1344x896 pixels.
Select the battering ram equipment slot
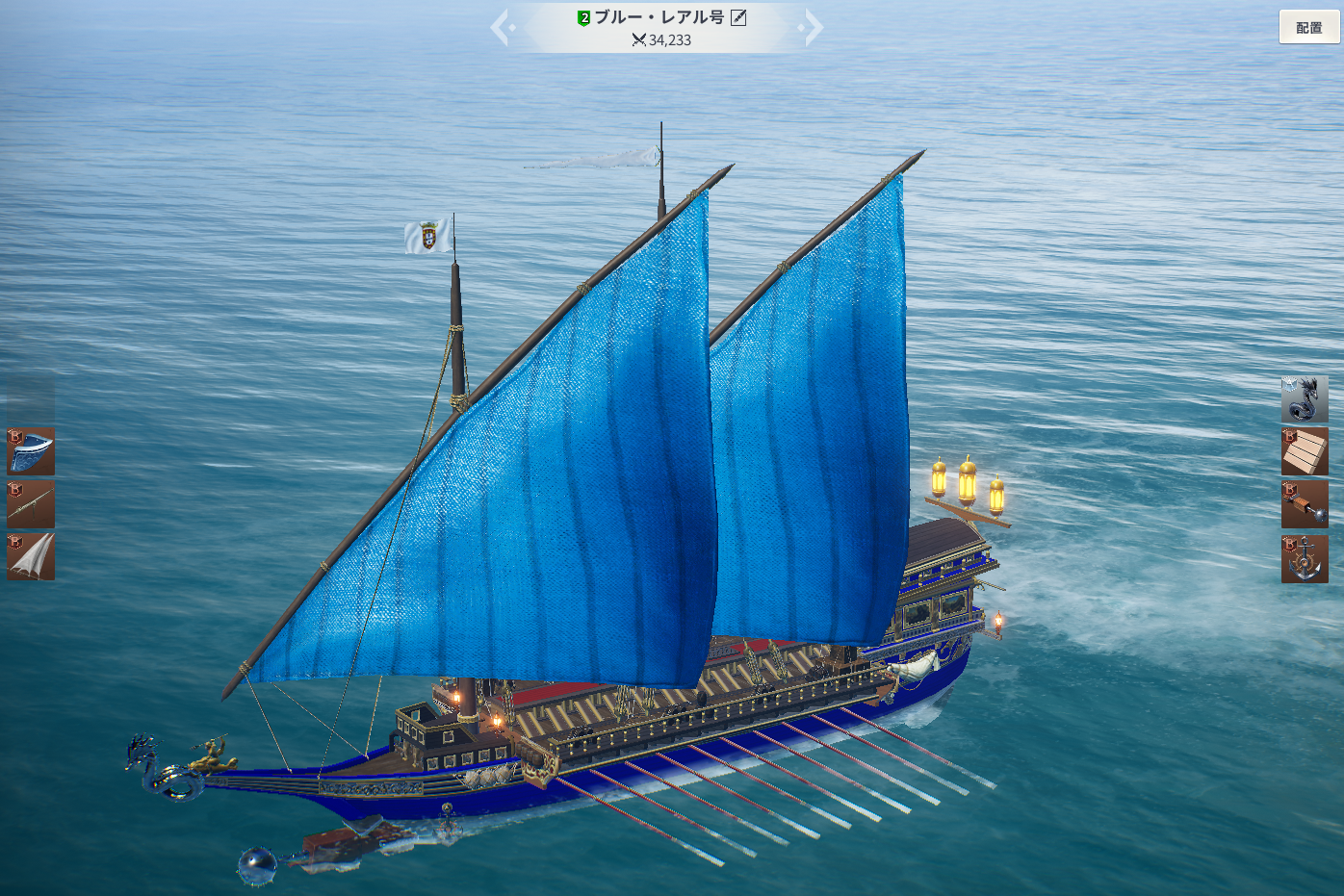pyautogui.click(x=1305, y=505)
